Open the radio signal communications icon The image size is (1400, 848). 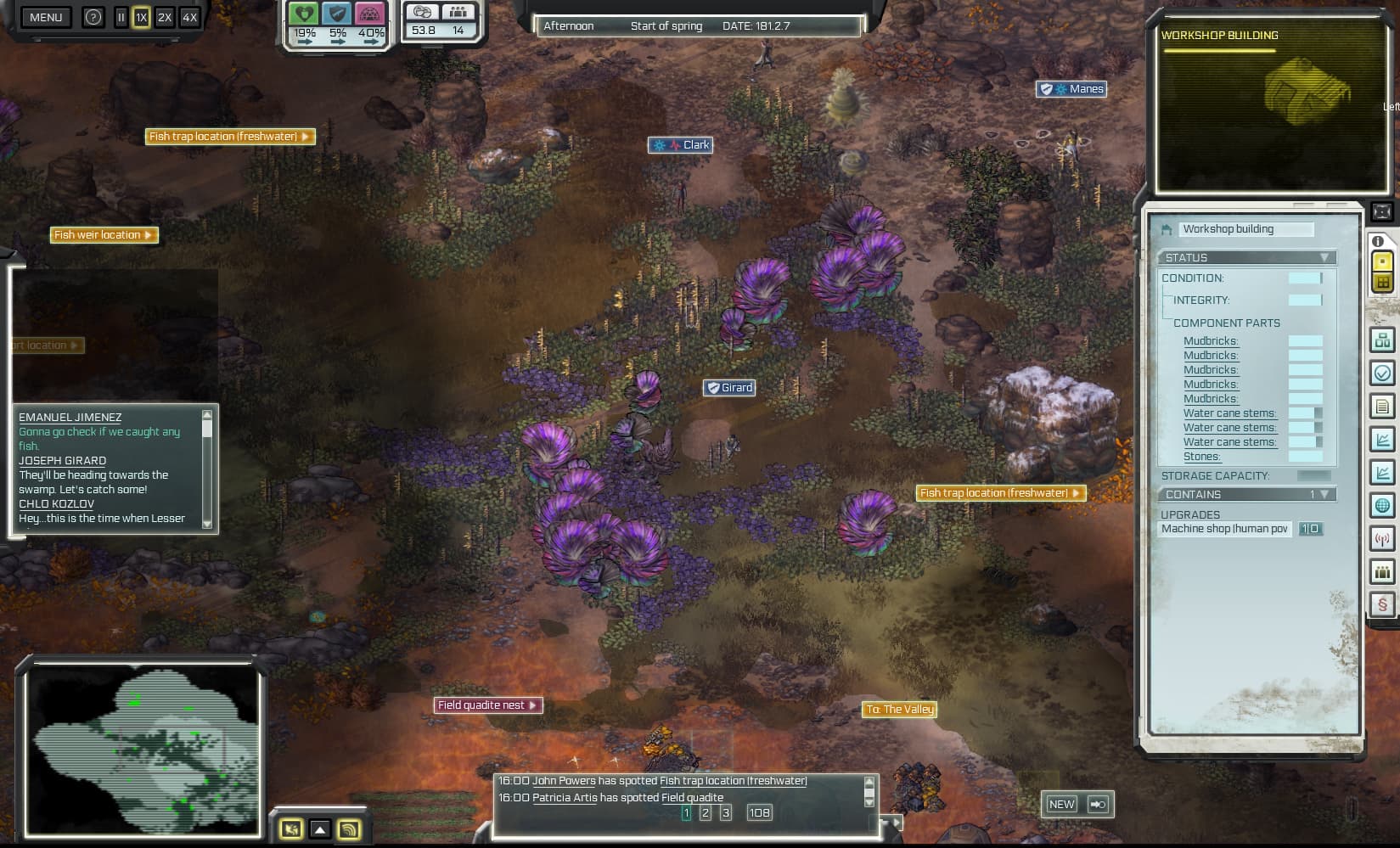click(x=1382, y=538)
